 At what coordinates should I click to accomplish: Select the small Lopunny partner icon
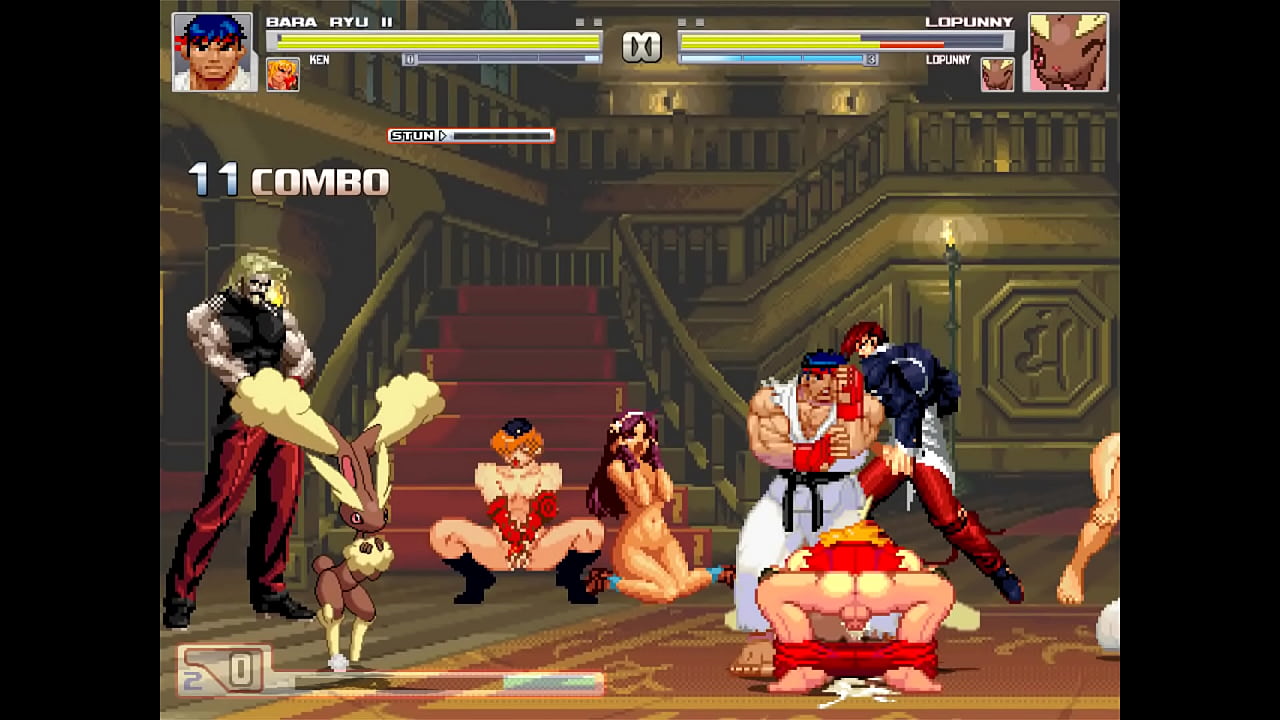(x=997, y=75)
